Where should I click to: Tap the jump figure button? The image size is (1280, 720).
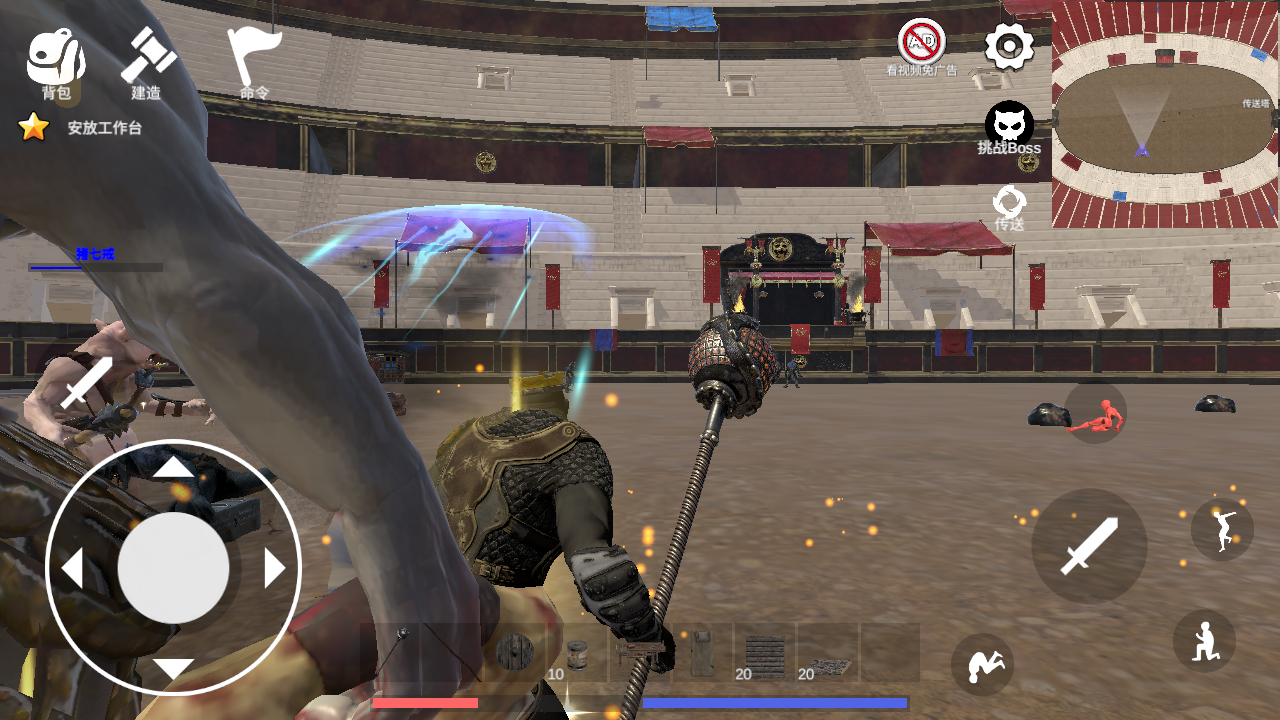click(1222, 530)
